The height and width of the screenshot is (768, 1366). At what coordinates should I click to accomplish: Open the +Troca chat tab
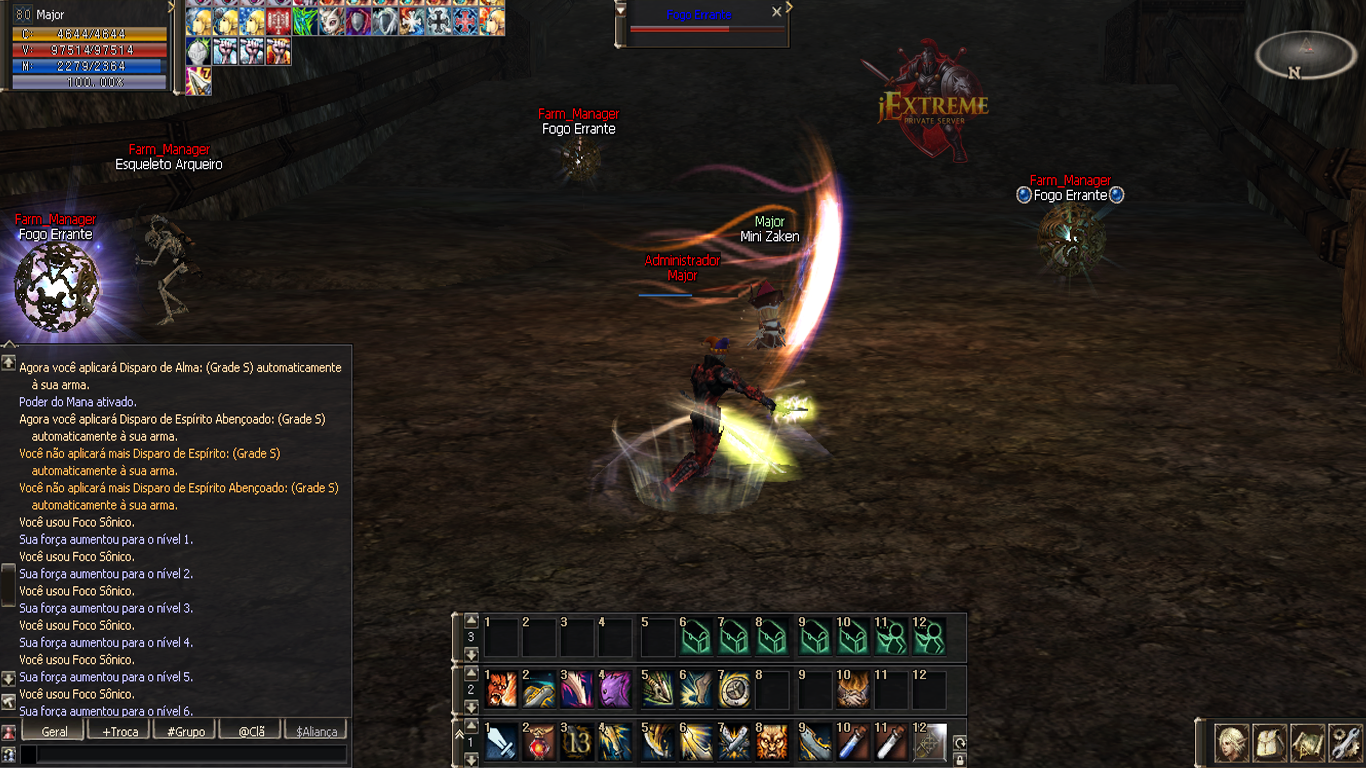[120, 731]
